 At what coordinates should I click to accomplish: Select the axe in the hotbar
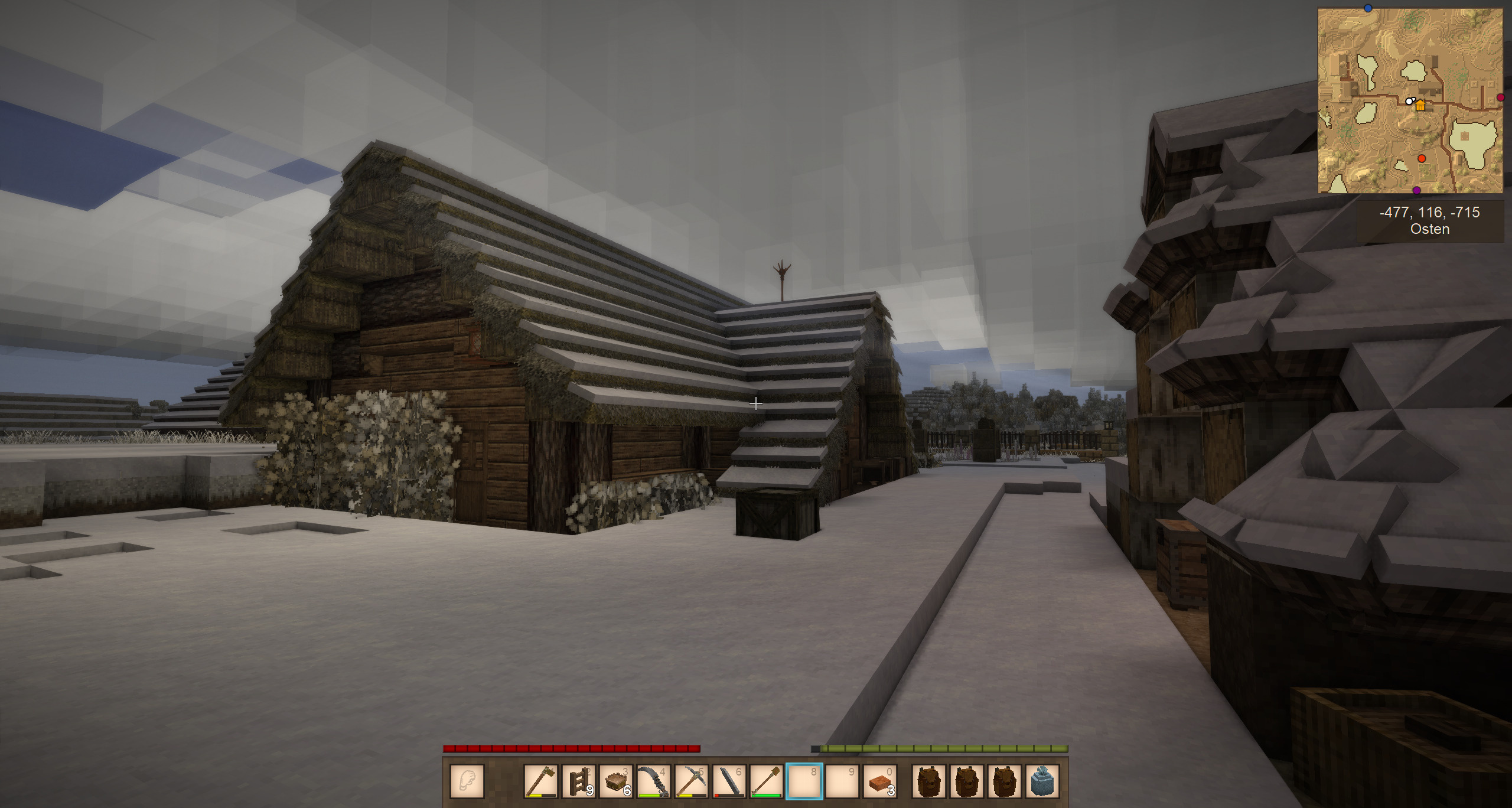coord(540,781)
